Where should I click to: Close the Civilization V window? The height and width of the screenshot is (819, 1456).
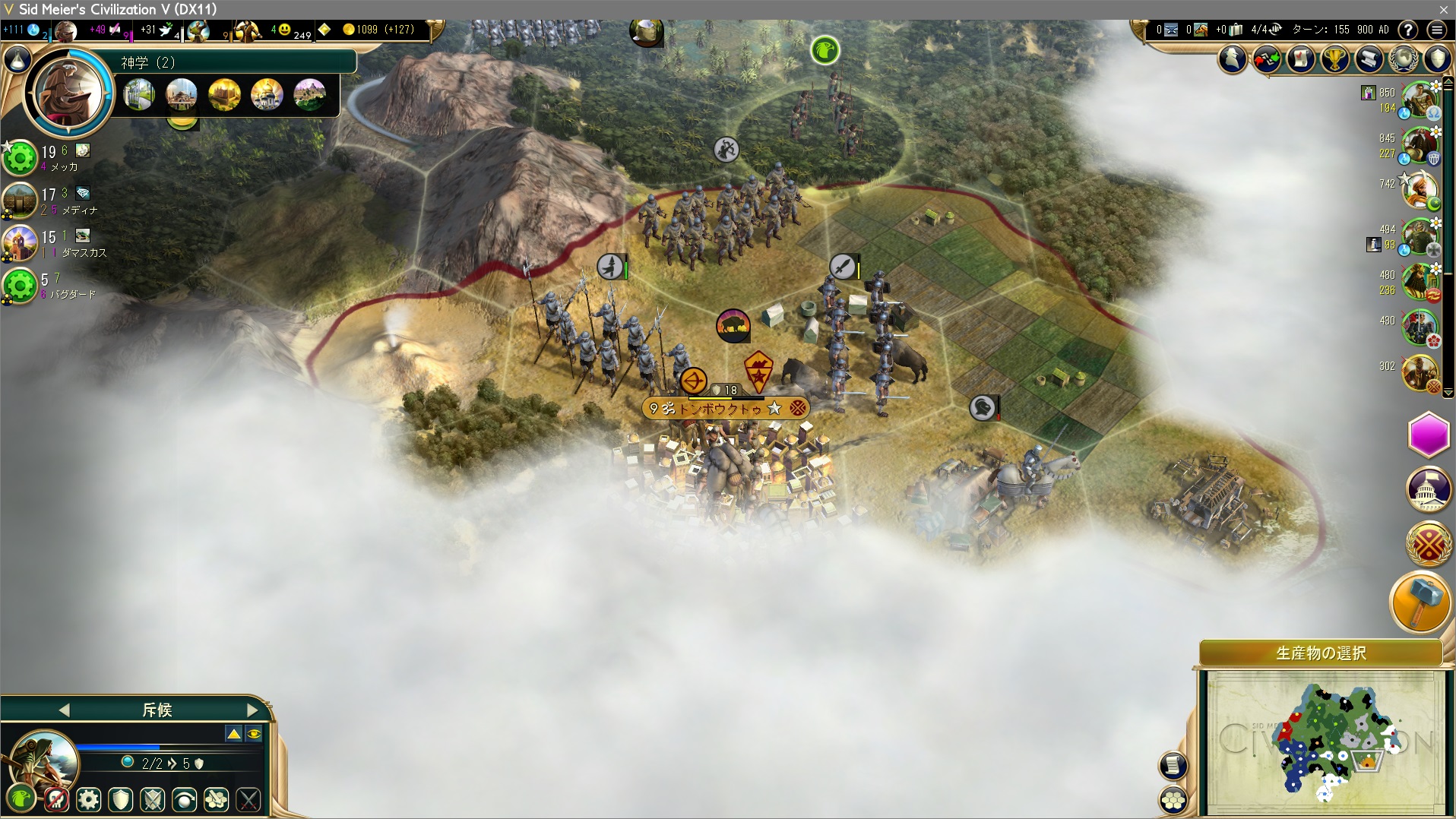coord(1443,9)
